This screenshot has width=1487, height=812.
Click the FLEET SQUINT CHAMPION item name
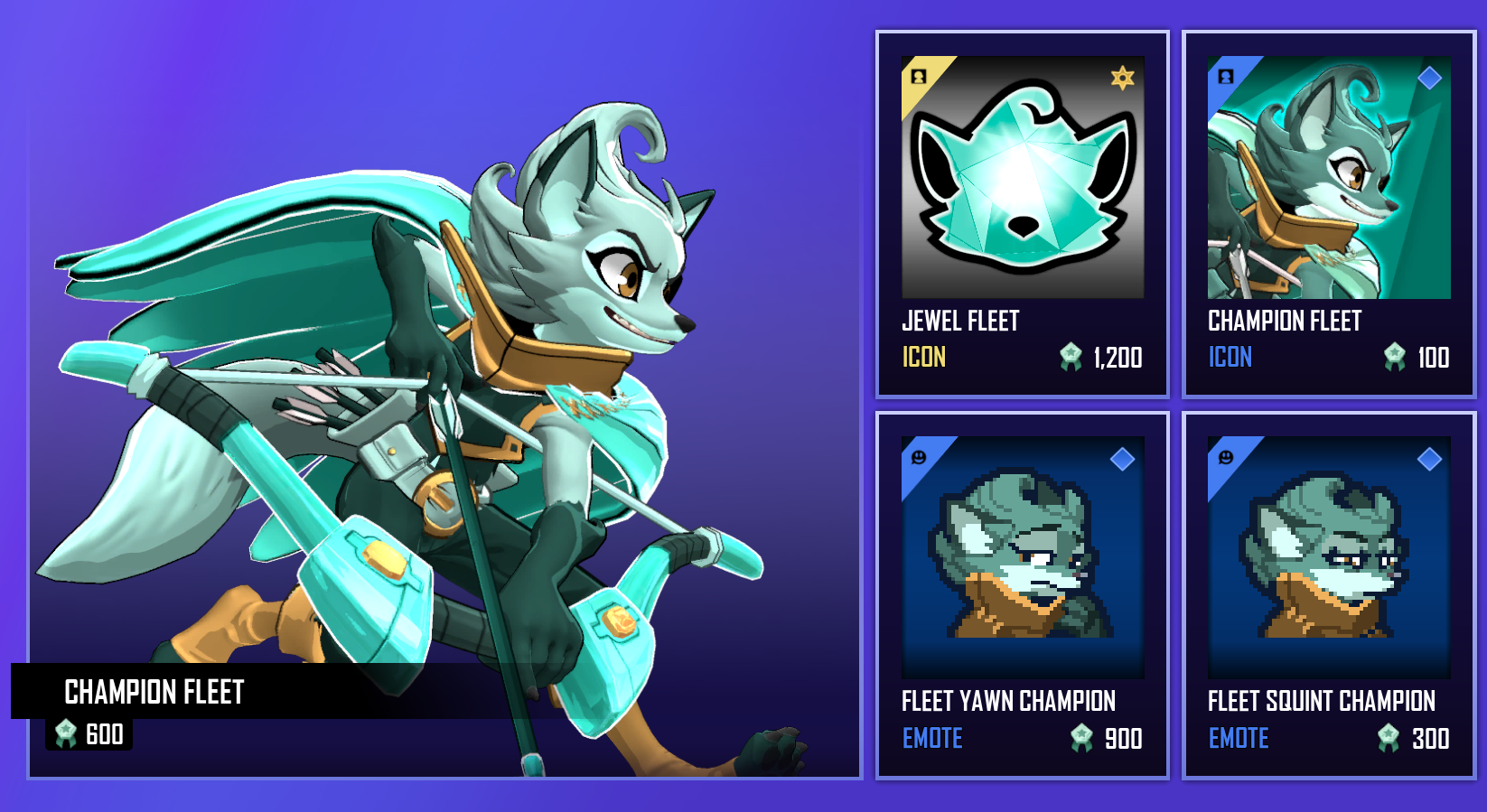point(1323,702)
